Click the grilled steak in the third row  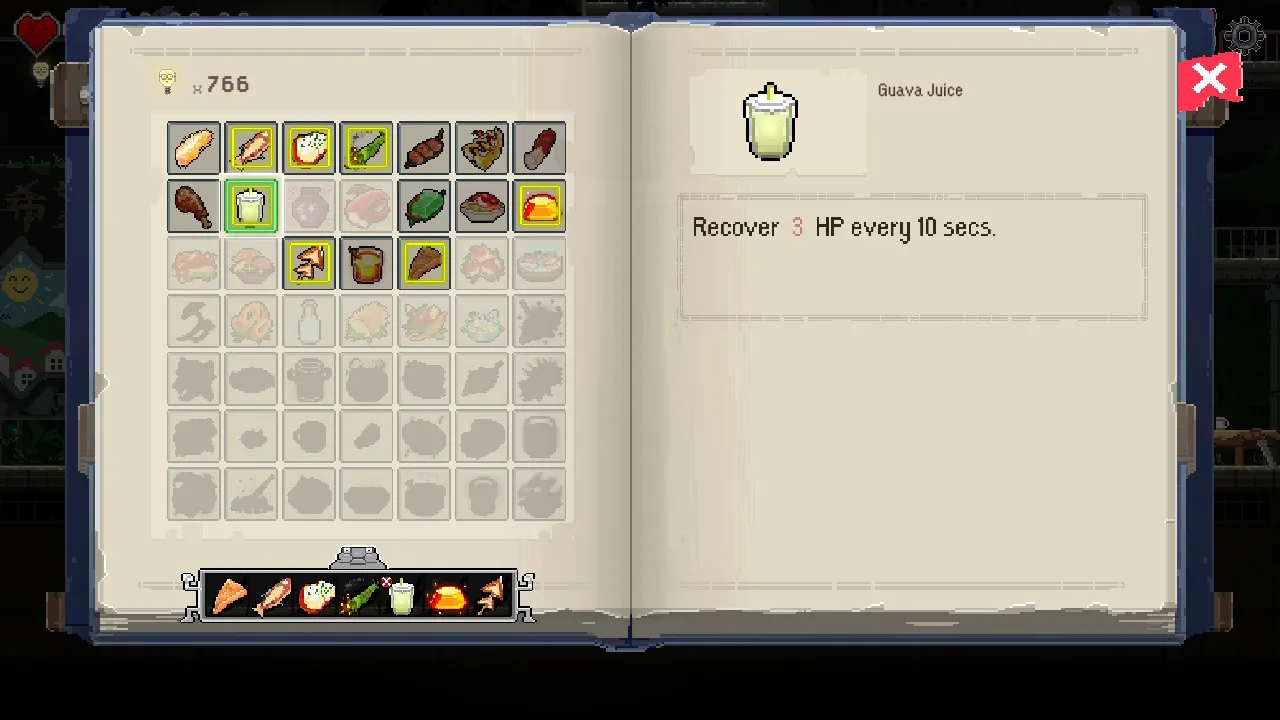423,263
